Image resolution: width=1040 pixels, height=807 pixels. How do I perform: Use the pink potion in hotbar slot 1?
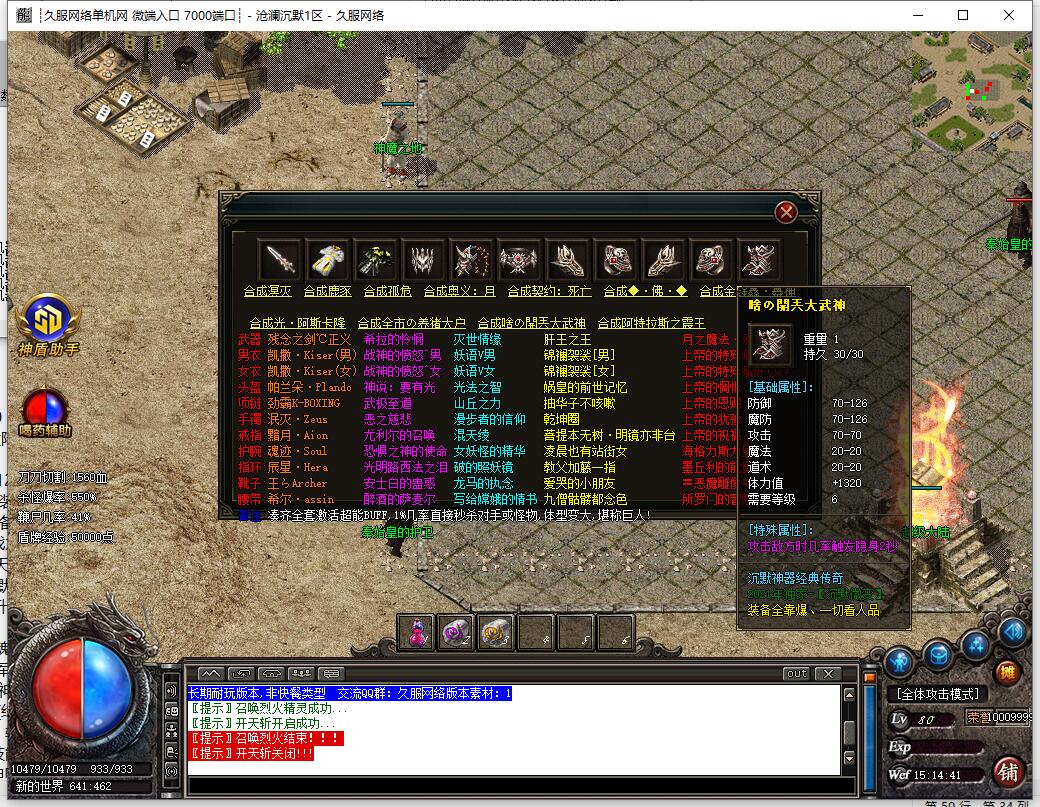pos(416,631)
